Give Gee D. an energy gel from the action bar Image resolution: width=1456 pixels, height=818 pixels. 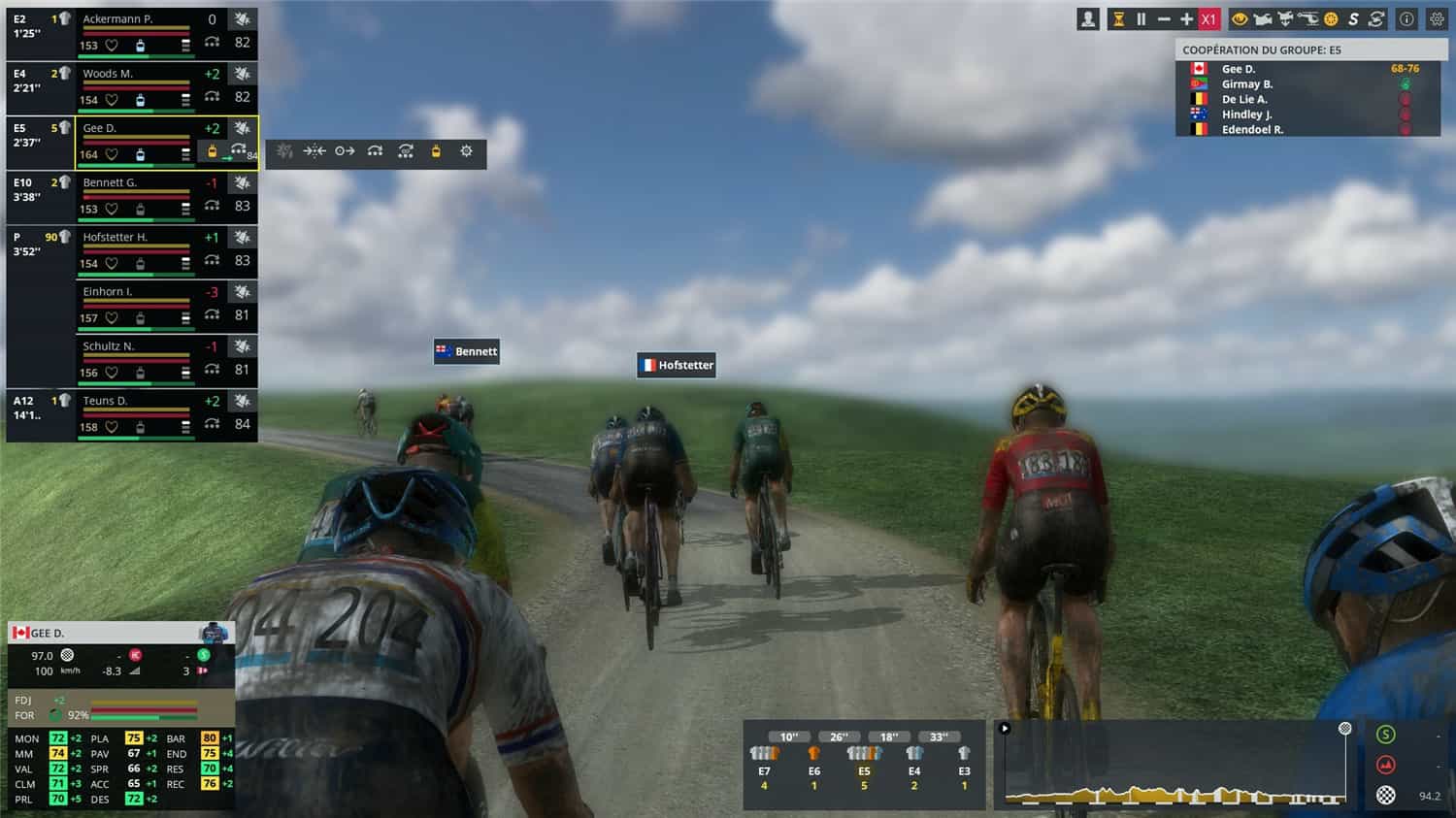(435, 151)
